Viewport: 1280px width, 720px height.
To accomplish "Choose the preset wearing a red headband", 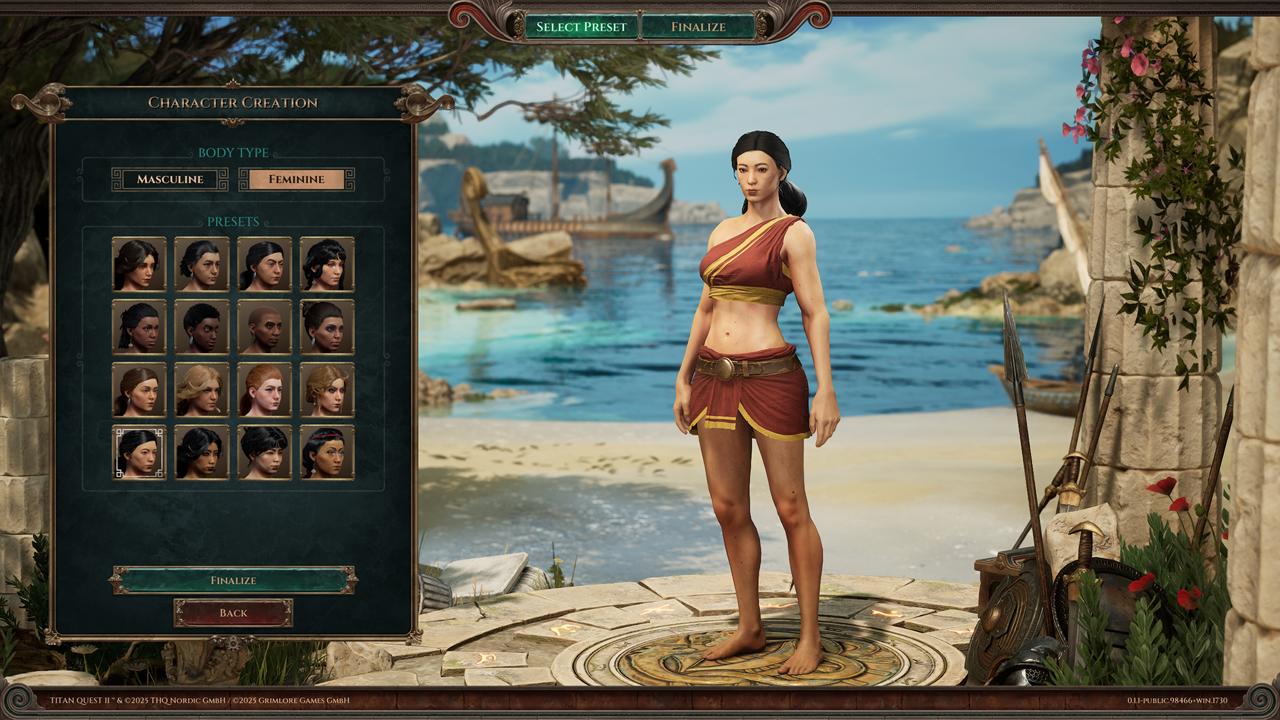I will [x=327, y=452].
